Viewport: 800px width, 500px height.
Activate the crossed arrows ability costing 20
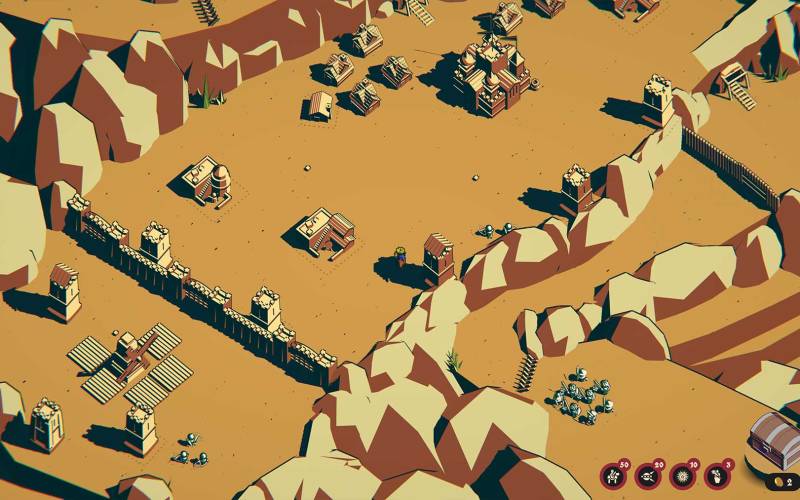648,476
